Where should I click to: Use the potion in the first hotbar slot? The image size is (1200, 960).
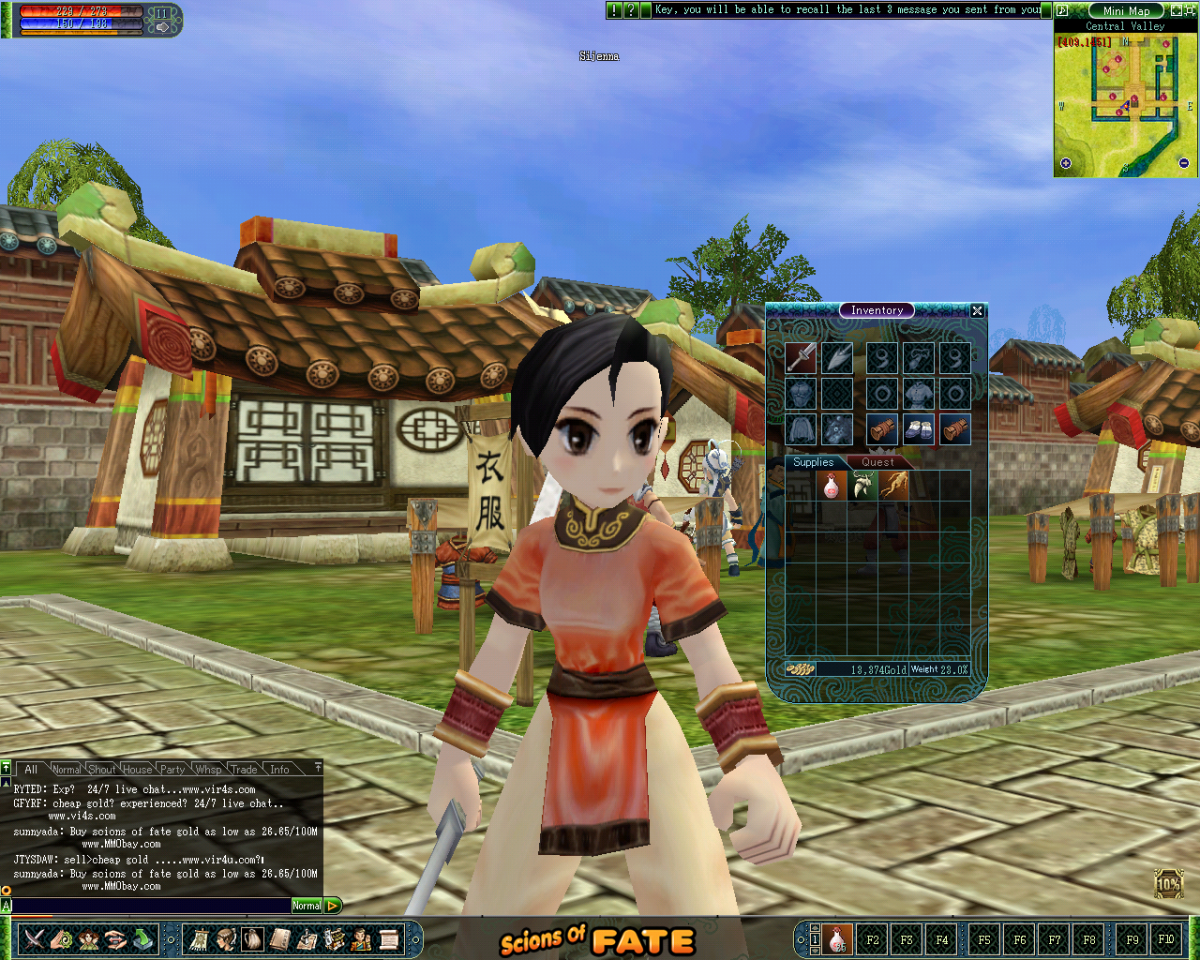click(x=835, y=940)
